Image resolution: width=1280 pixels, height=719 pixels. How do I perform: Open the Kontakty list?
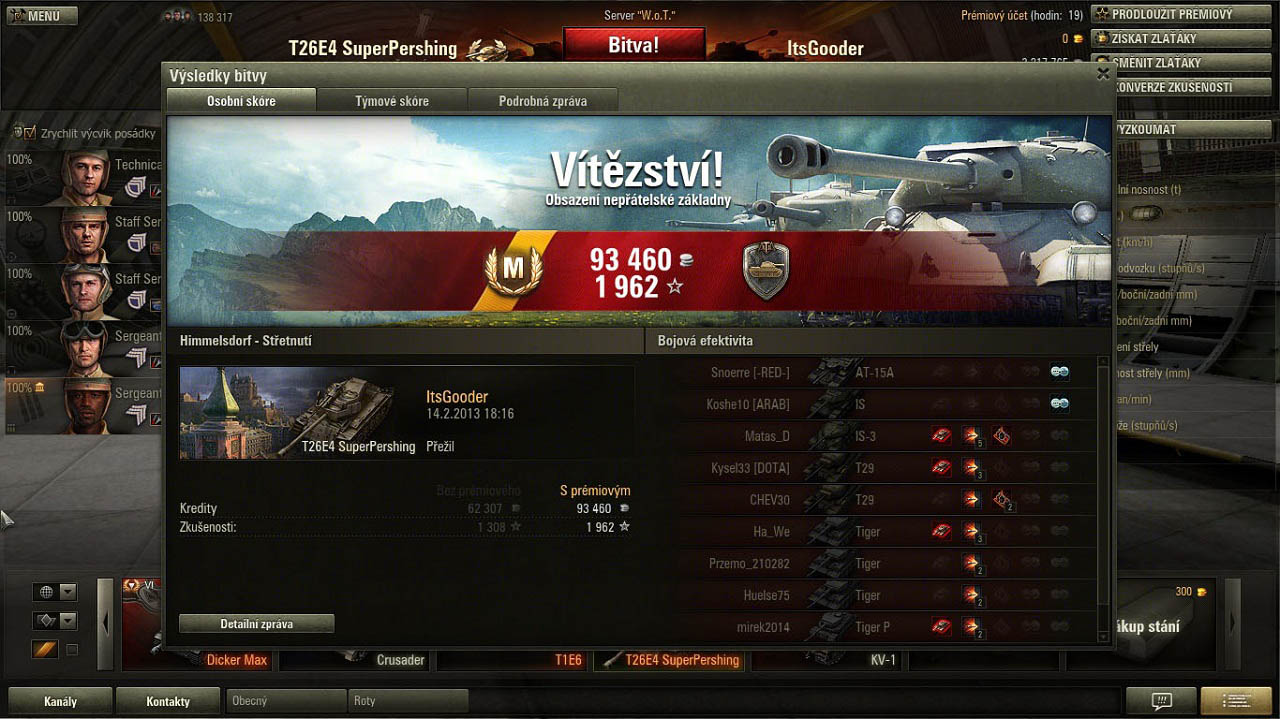tap(168, 701)
